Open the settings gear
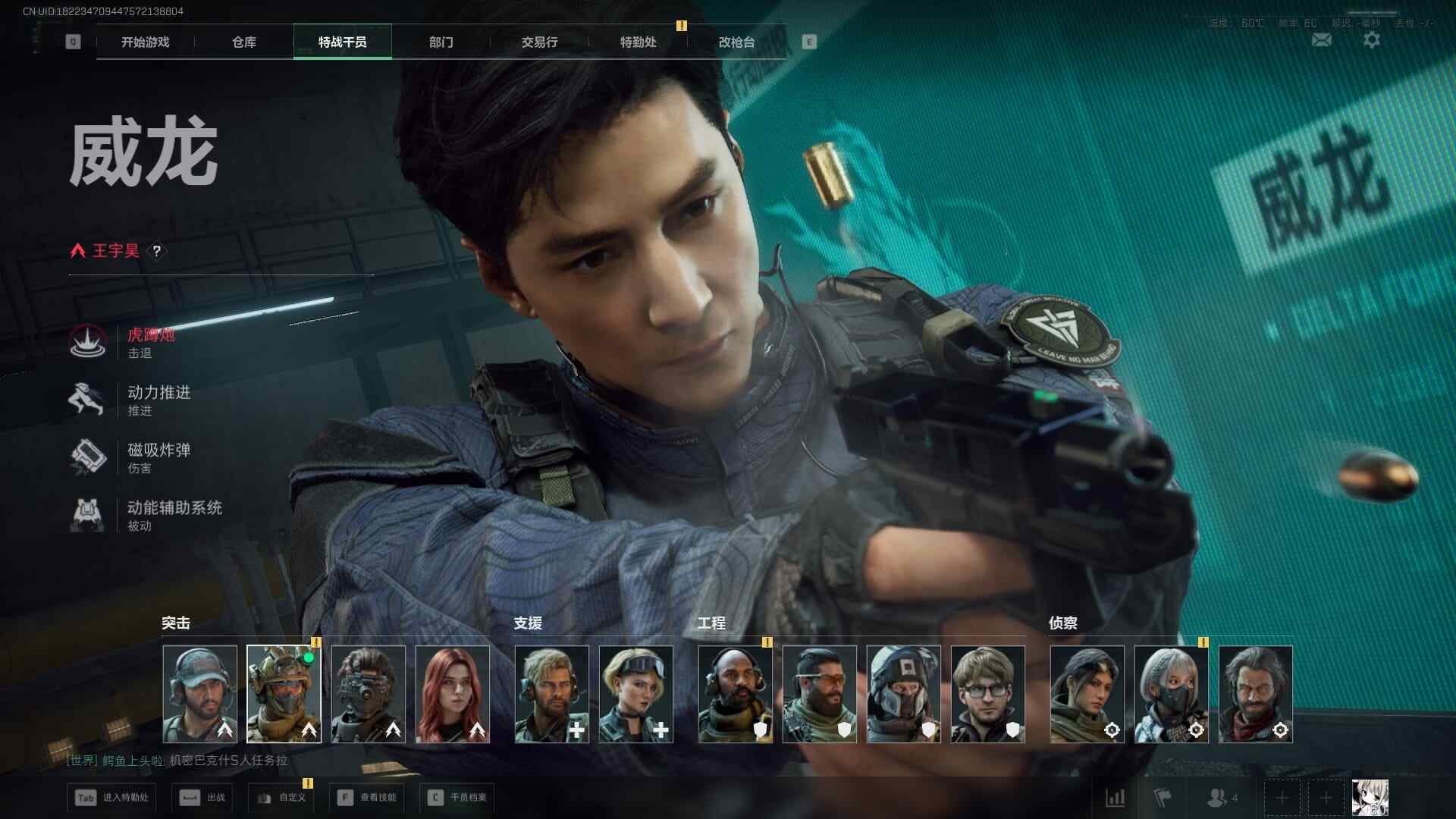 coord(1372,39)
